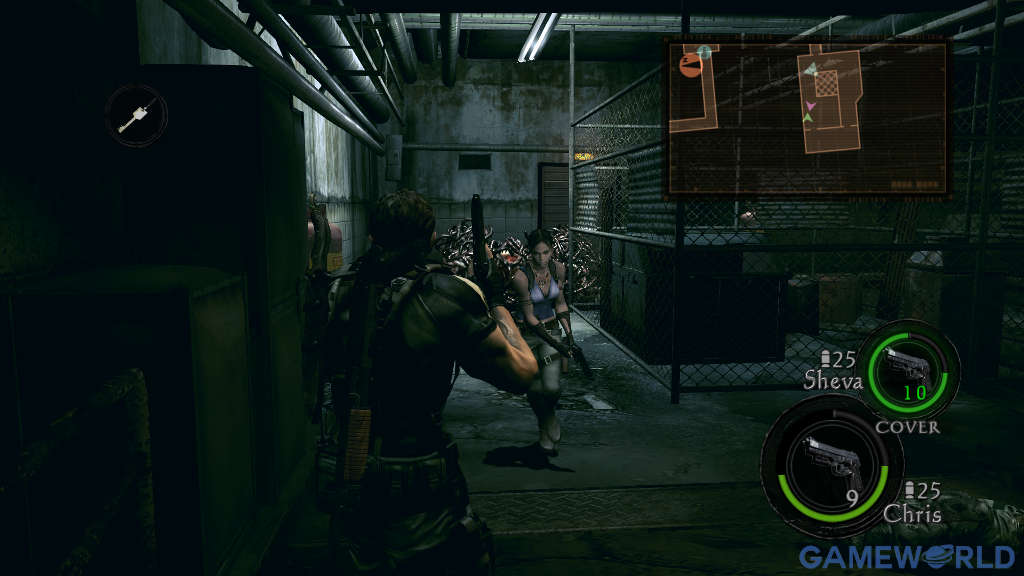The image size is (1024, 576).
Task: Click the compass direction indicator
Action: [135, 115]
